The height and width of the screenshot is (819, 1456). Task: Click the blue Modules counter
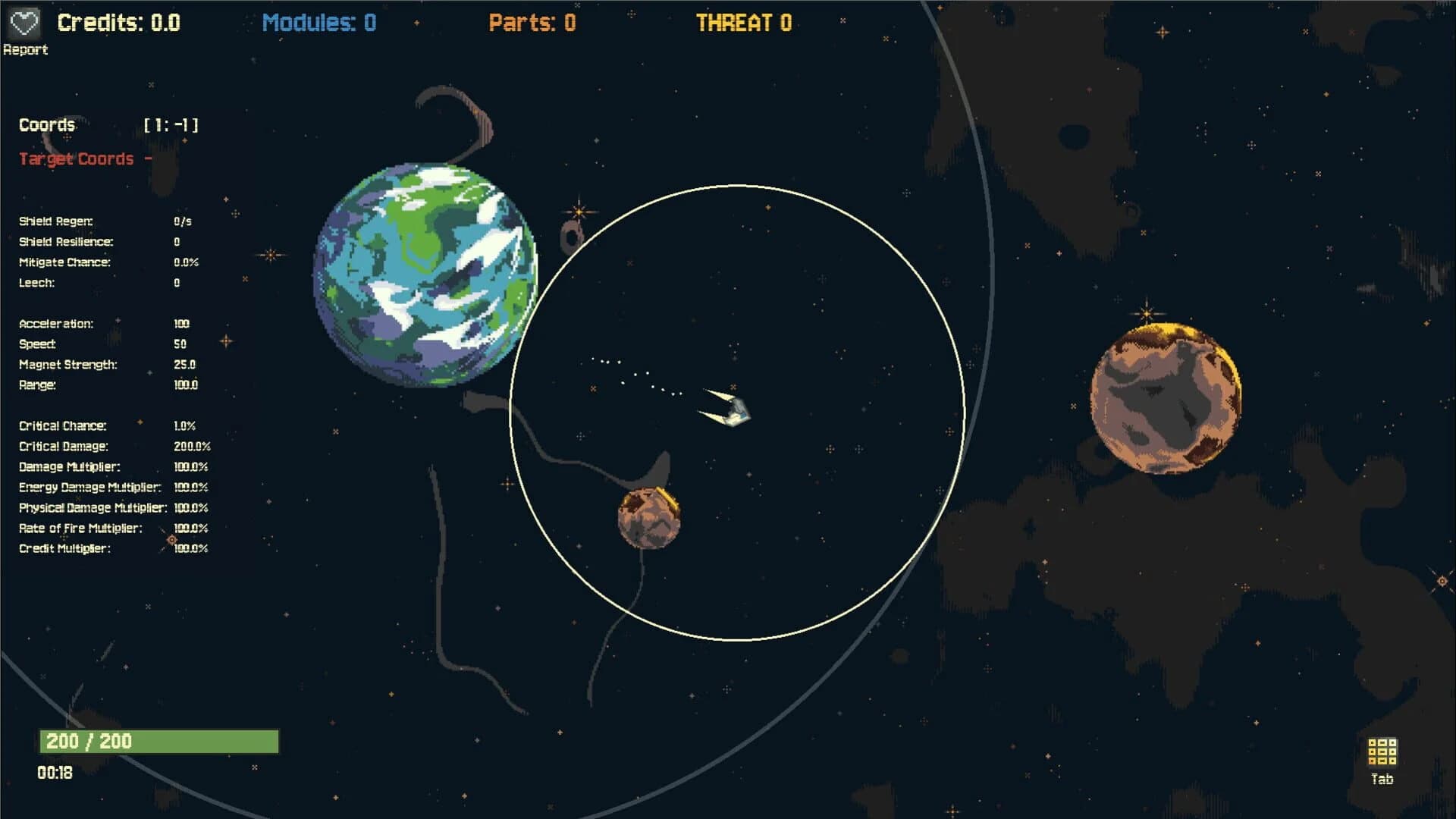click(x=318, y=22)
